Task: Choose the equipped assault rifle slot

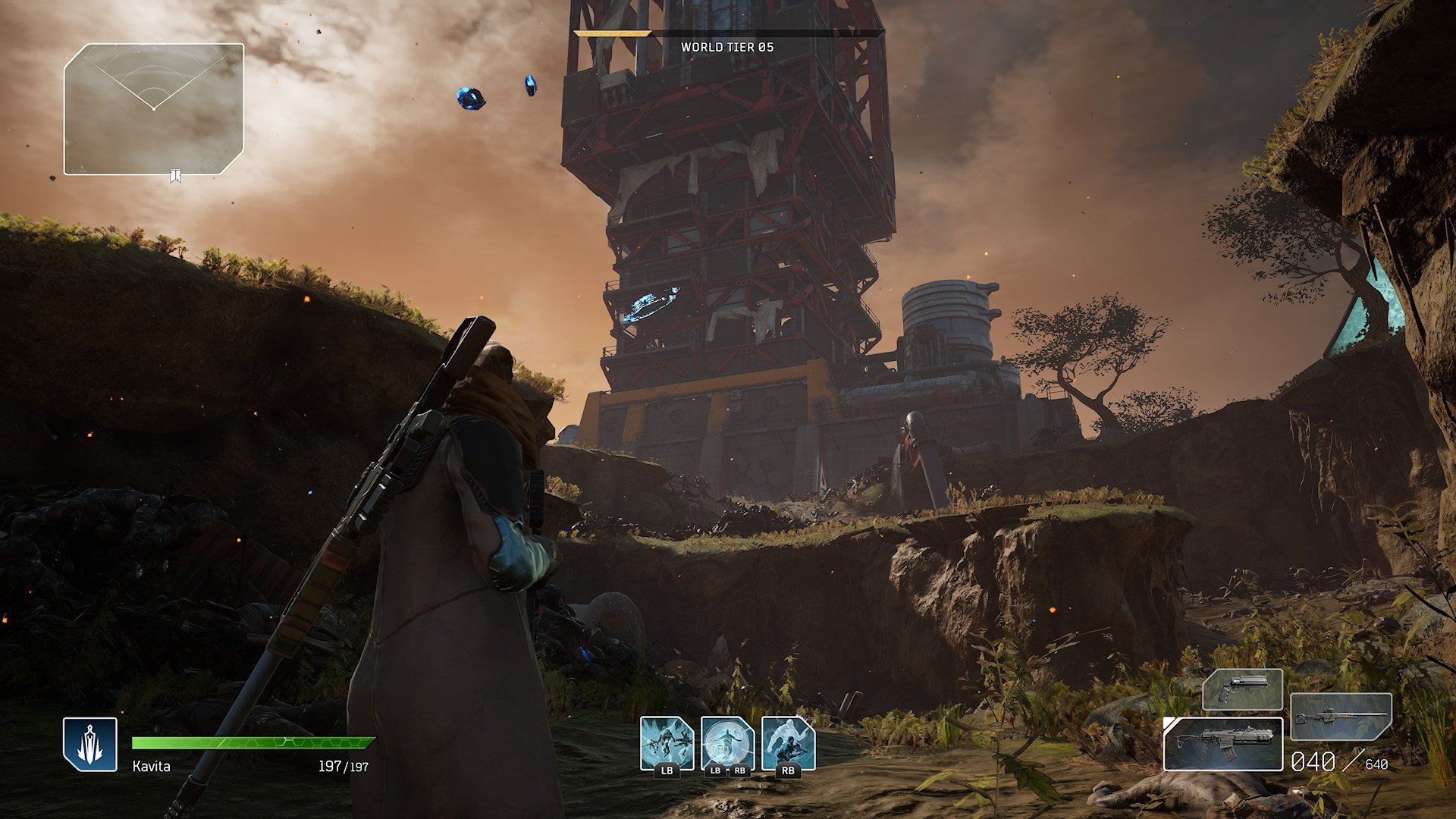Action: 1222,744
